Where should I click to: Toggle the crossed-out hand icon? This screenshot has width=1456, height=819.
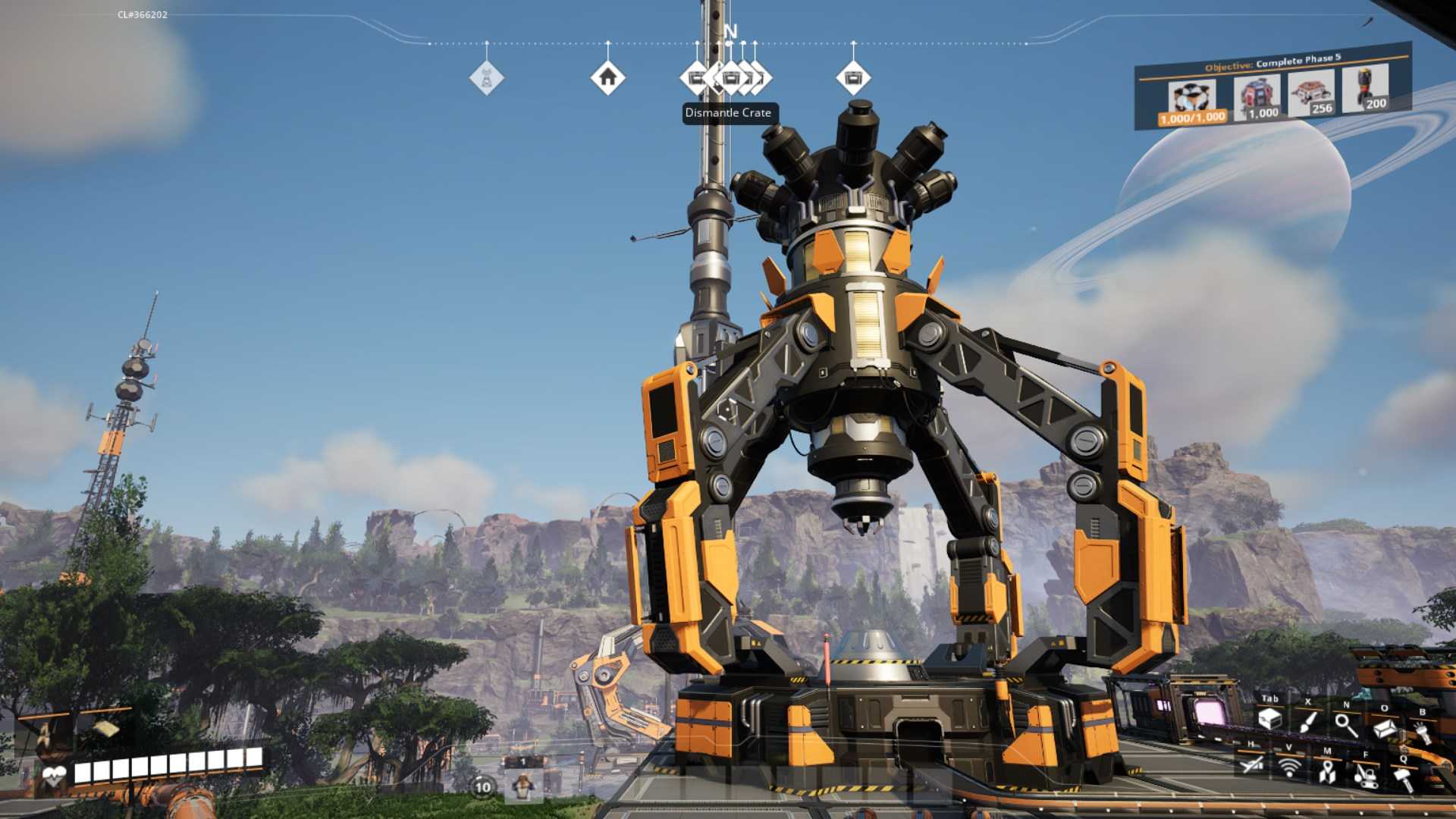click(1252, 764)
